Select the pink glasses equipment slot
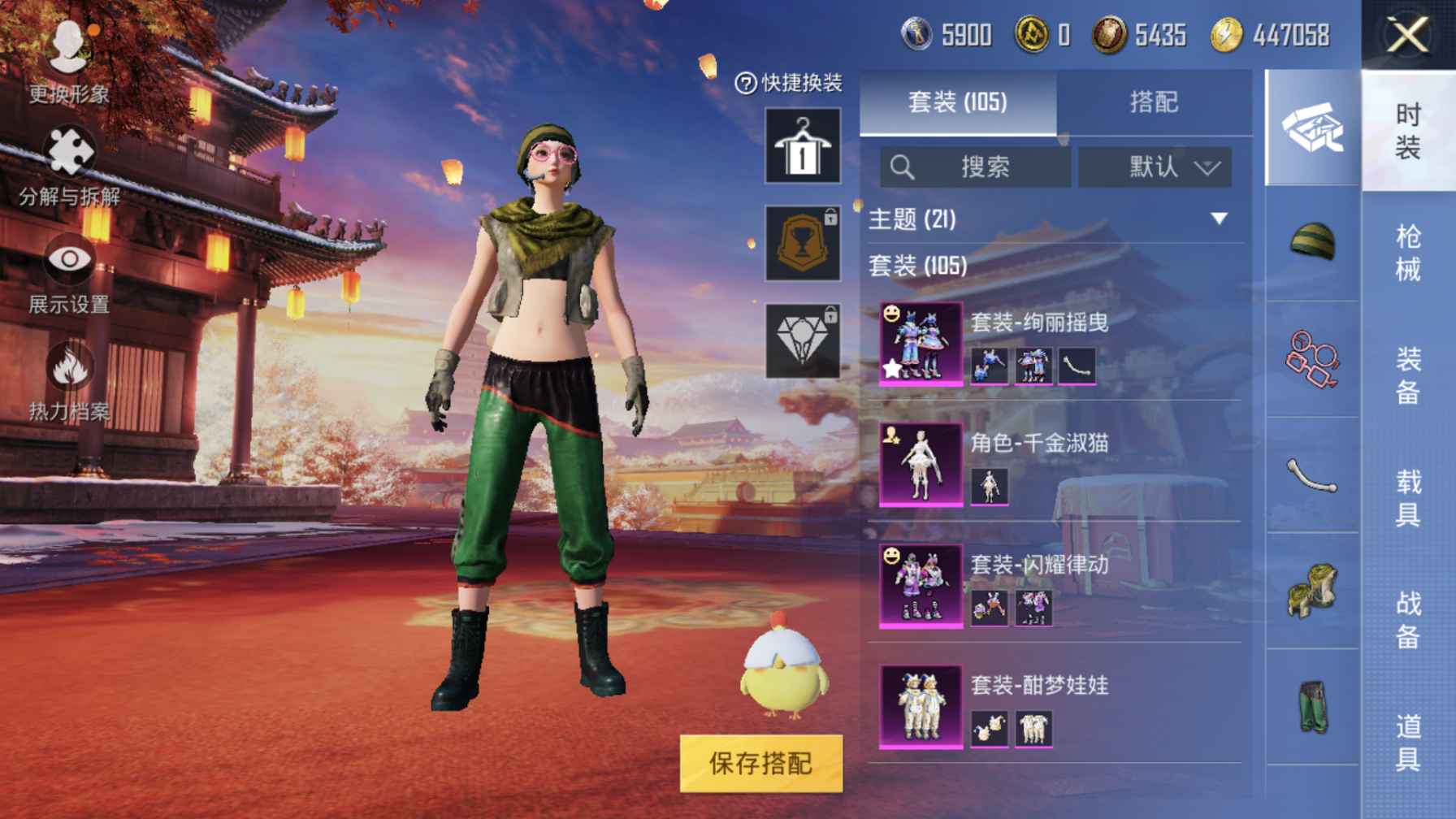 (1312, 359)
